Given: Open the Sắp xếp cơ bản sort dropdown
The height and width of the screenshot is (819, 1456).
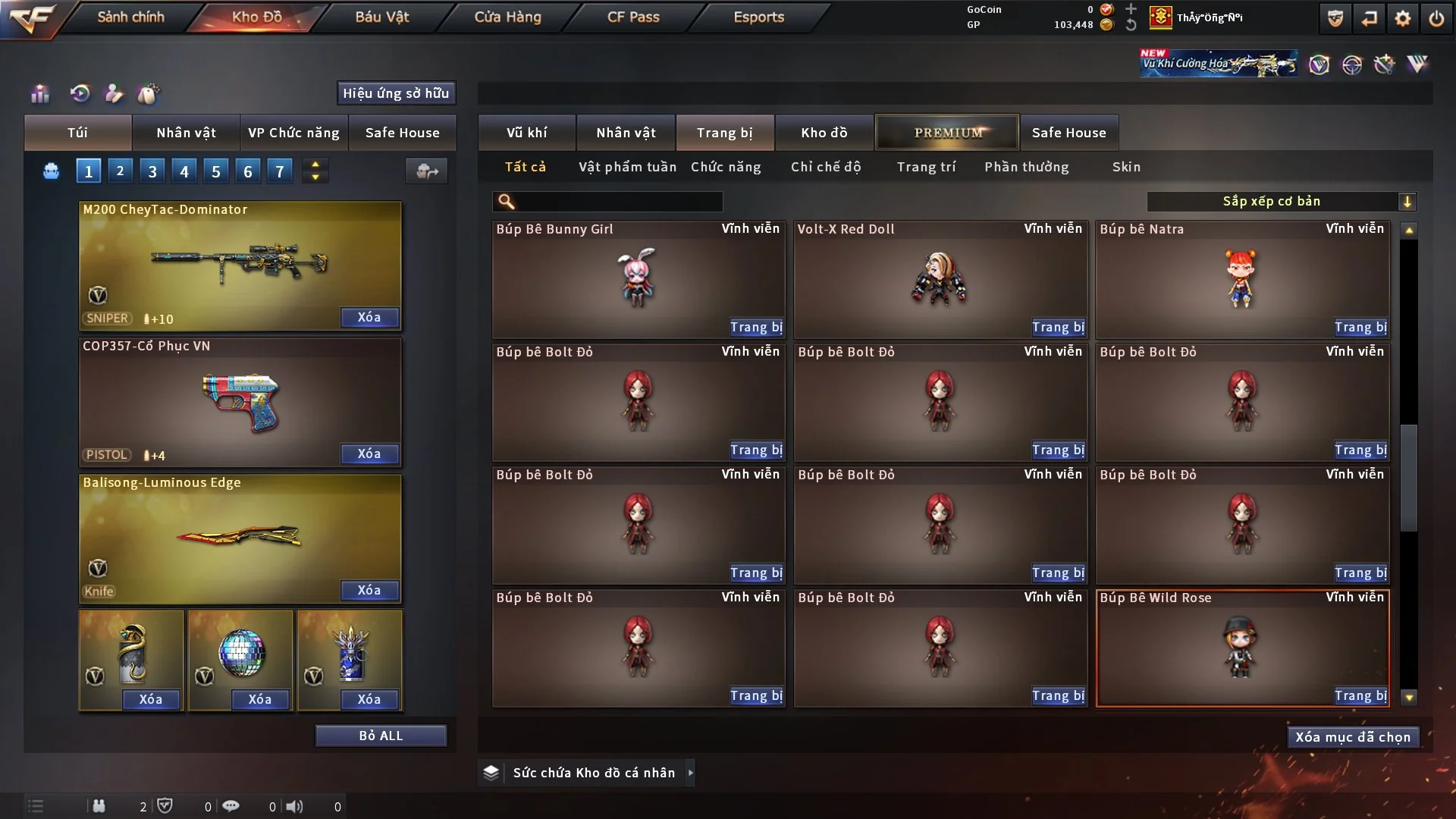Looking at the screenshot, I should [x=1281, y=202].
